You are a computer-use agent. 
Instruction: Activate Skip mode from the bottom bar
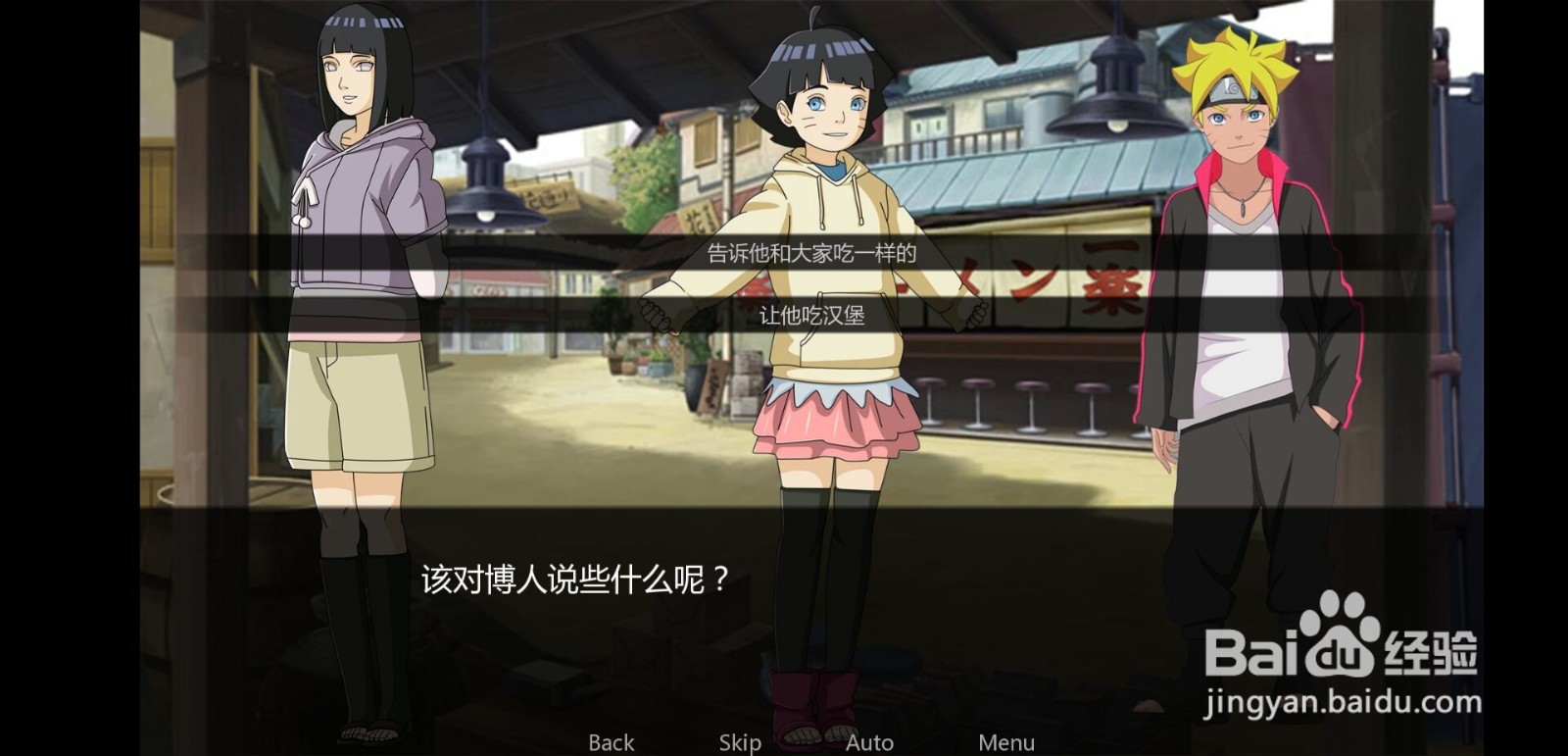point(741,742)
